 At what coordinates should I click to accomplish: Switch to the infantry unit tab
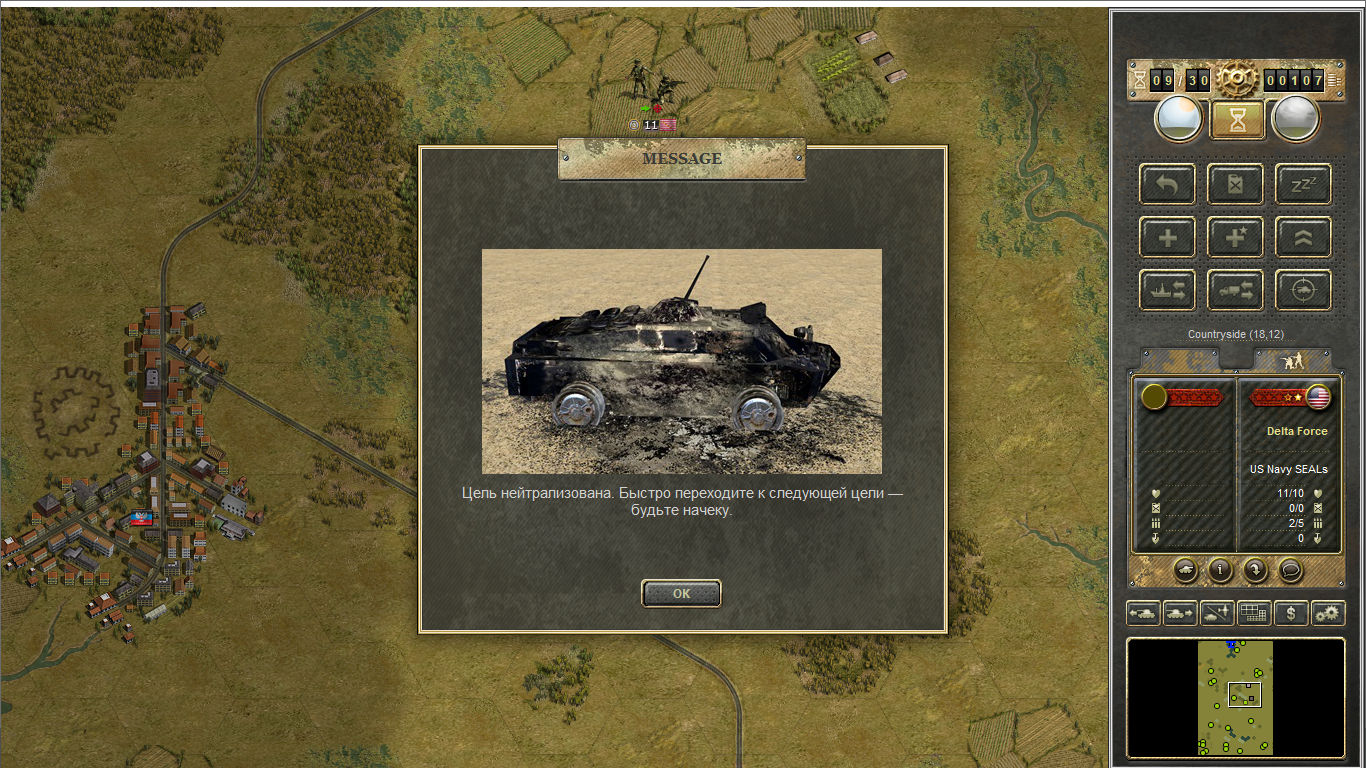click(1292, 360)
